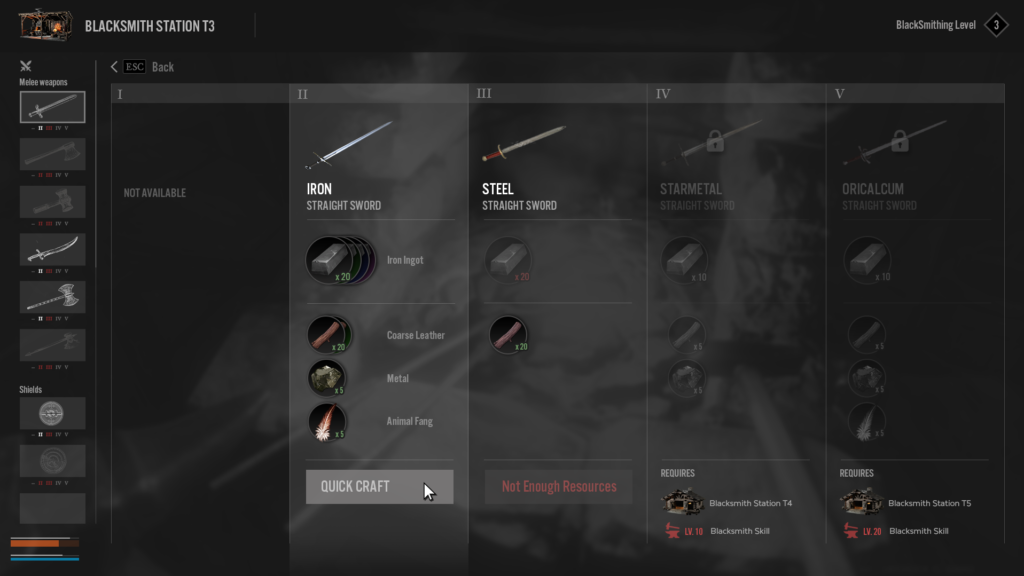Select the Steel Straight Sword recipe image
The height and width of the screenshot is (576, 1024).
coord(525,145)
